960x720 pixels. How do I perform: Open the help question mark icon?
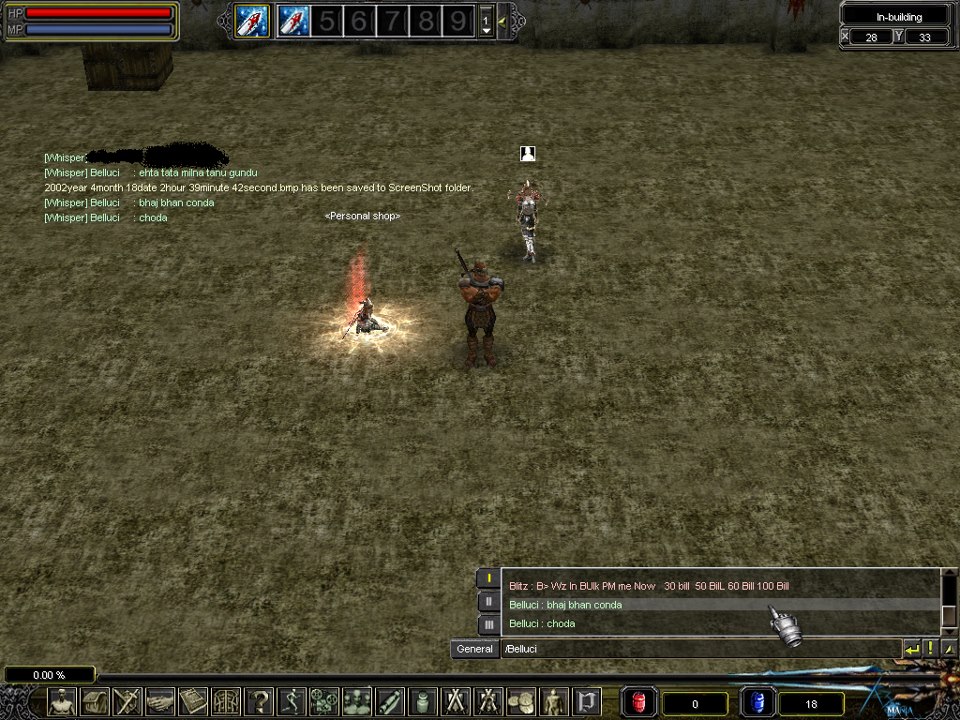[259, 701]
